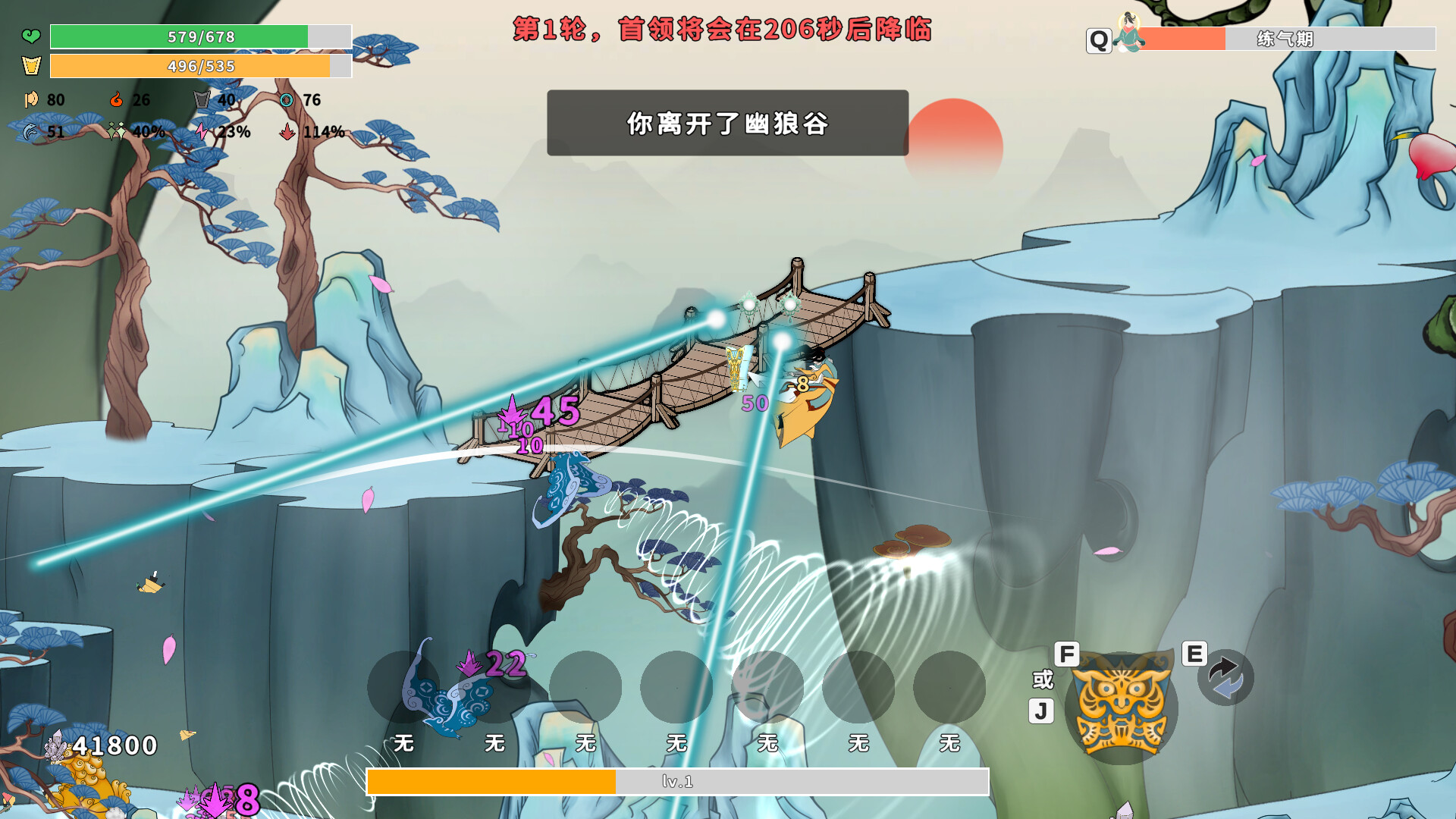Click the F hotkey label above the mask skill
This screenshot has width=1456, height=819.
pyautogui.click(x=1068, y=652)
